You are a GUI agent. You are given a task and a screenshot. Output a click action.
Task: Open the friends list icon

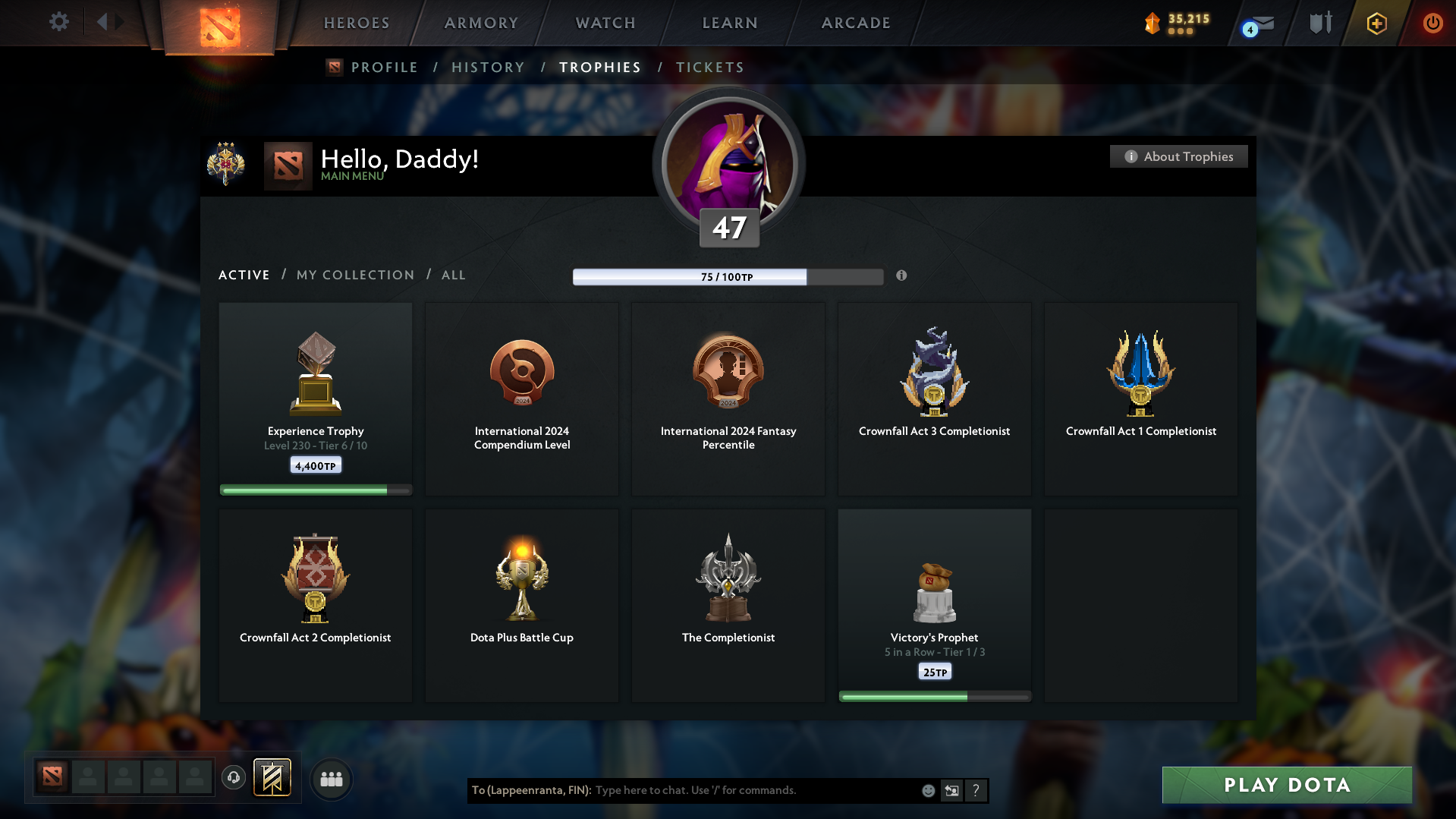click(x=332, y=779)
